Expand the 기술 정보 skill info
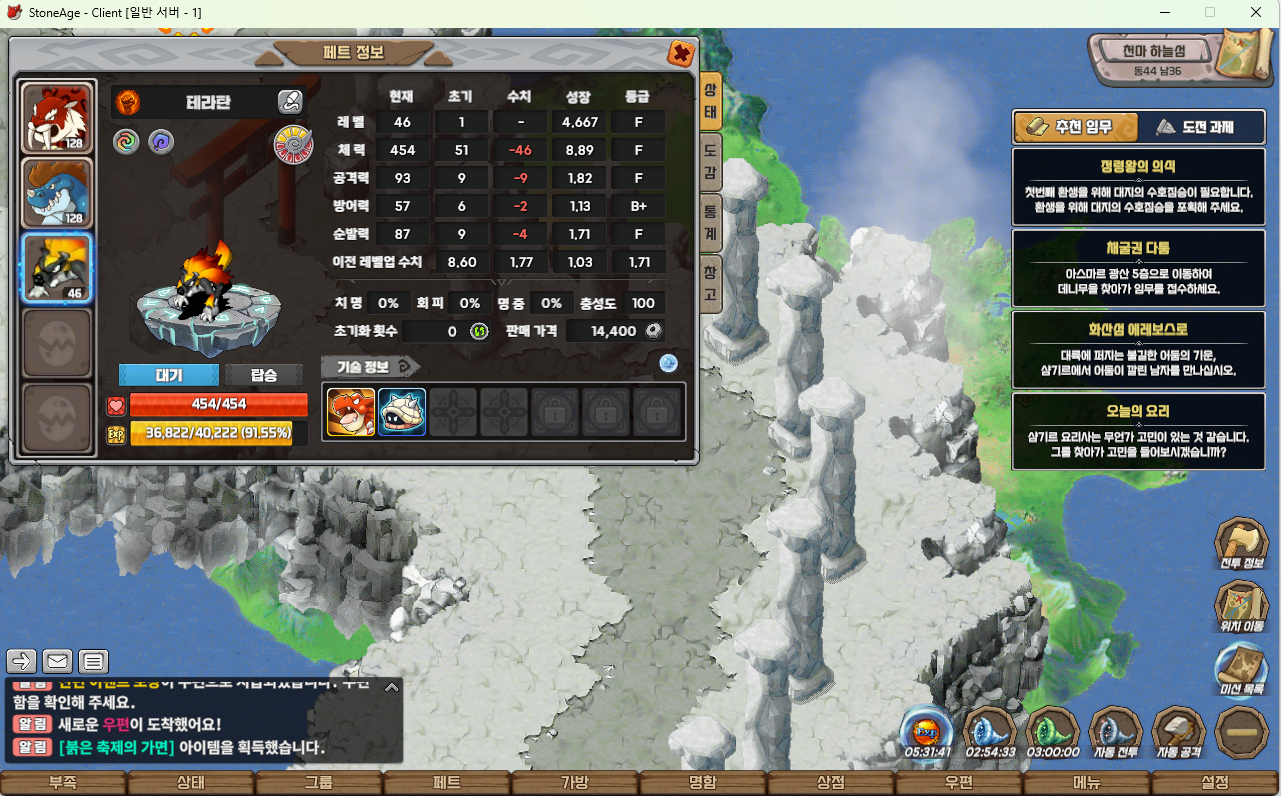This screenshot has height=796, width=1281. (x=370, y=367)
